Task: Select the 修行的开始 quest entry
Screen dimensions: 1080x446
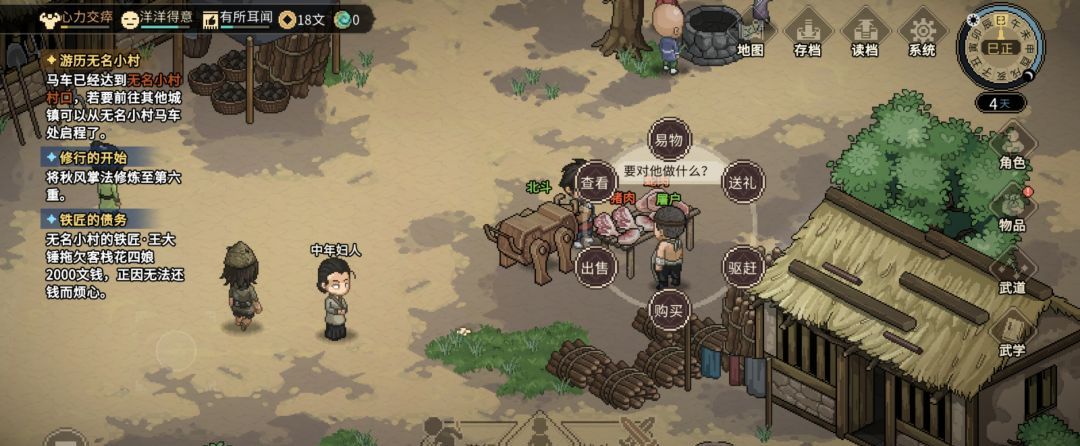Action: [86, 158]
